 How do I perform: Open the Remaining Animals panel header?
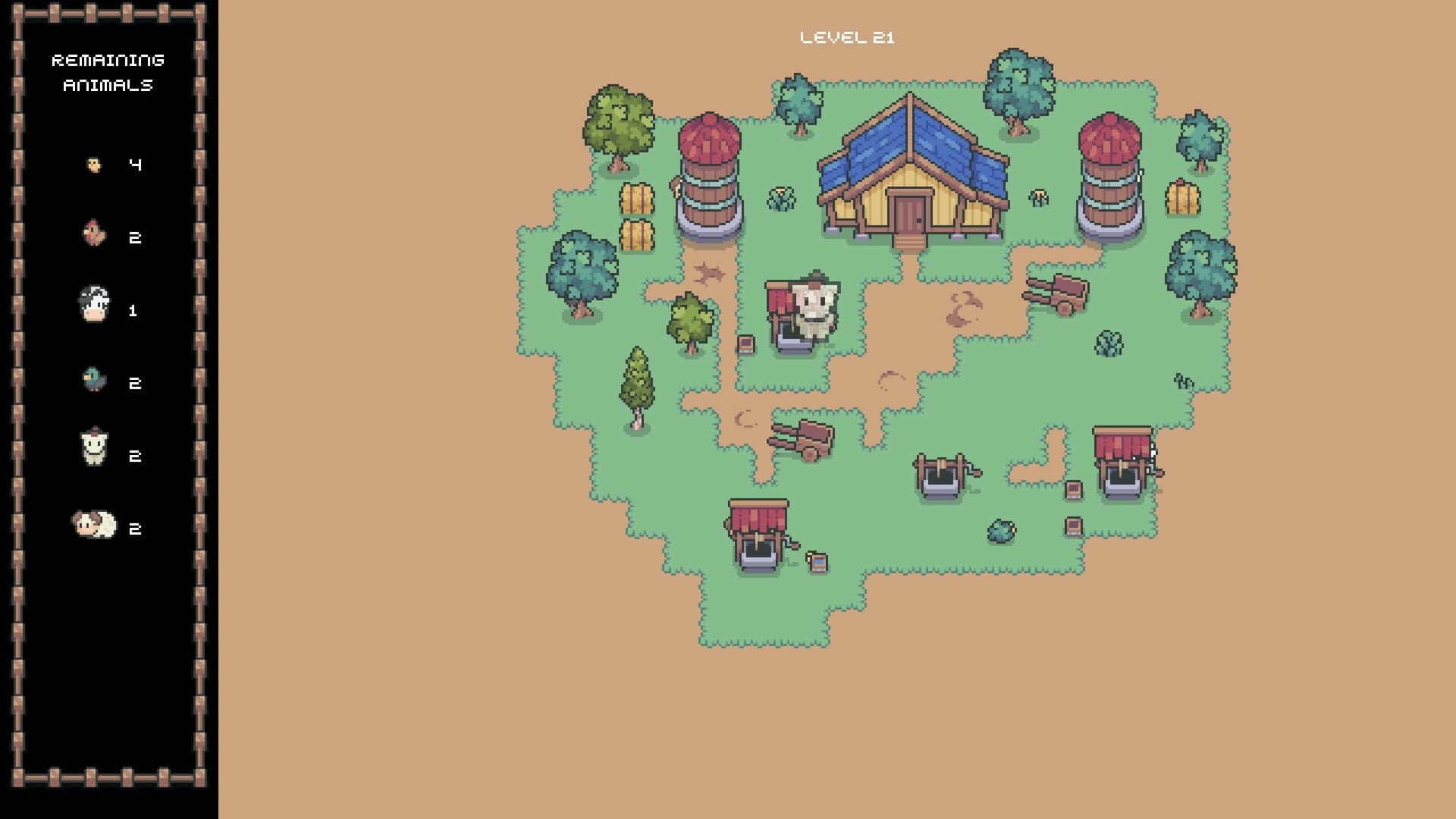pyautogui.click(x=108, y=73)
